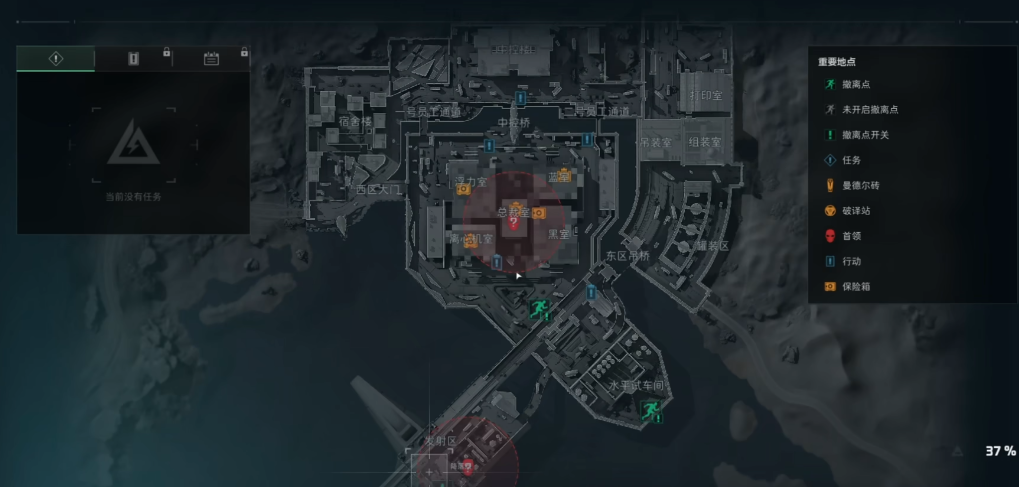The height and width of the screenshot is (487, 1019).
Task: Choose the 保险箱 legend entry
Action: pos(856,287)
